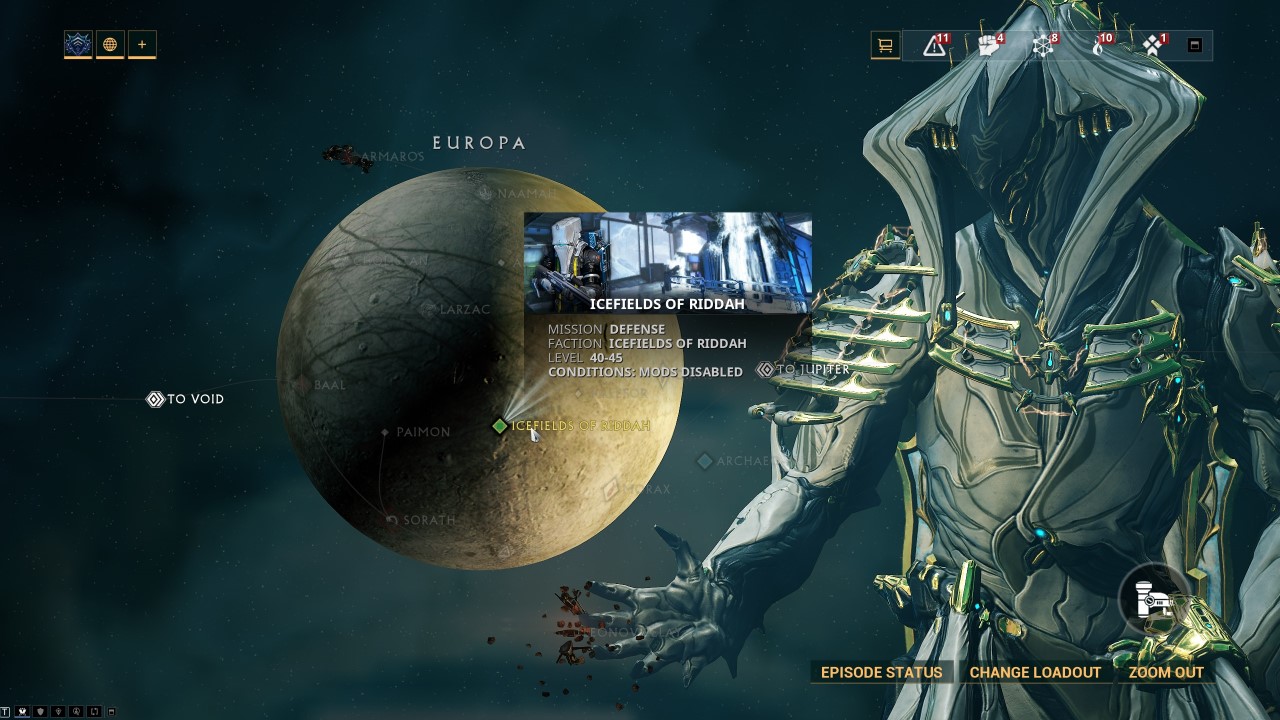The image size is (1280, 720).
Task: Open the Nightwave hexagon icon
Action: click(1042, 45)
